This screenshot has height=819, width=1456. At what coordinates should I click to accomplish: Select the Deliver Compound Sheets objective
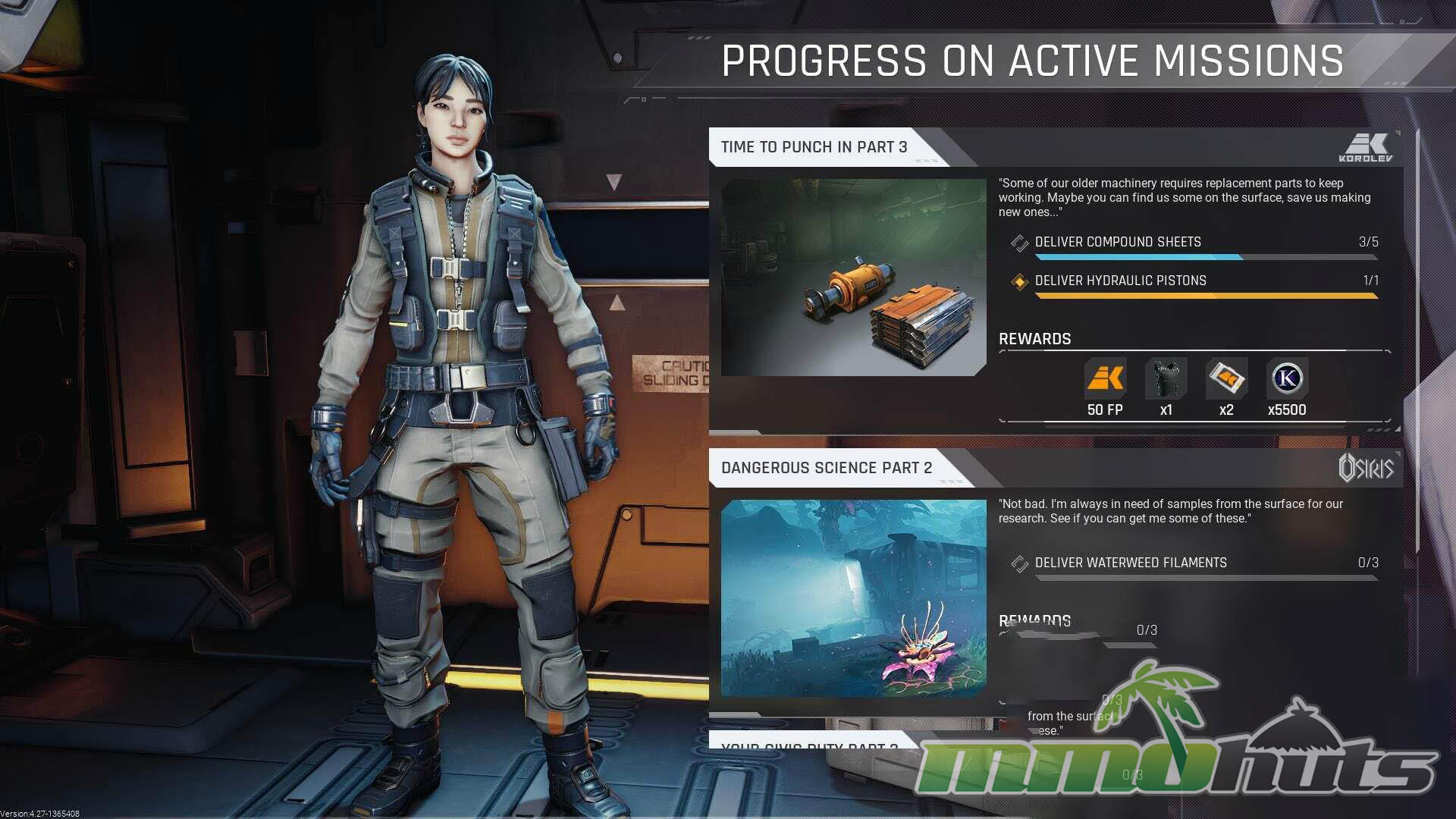click(x=1118, y=242)
